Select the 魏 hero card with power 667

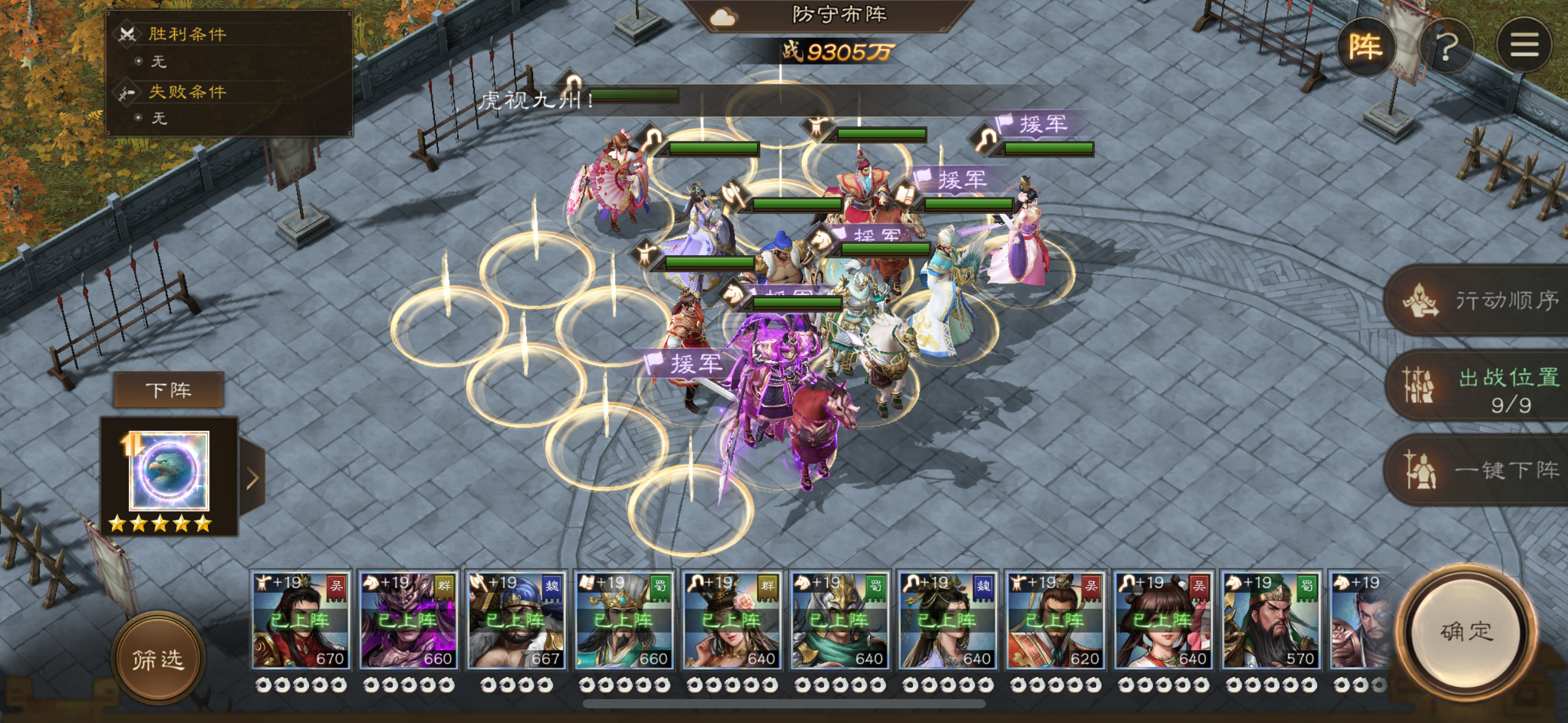tap(516, 621)
